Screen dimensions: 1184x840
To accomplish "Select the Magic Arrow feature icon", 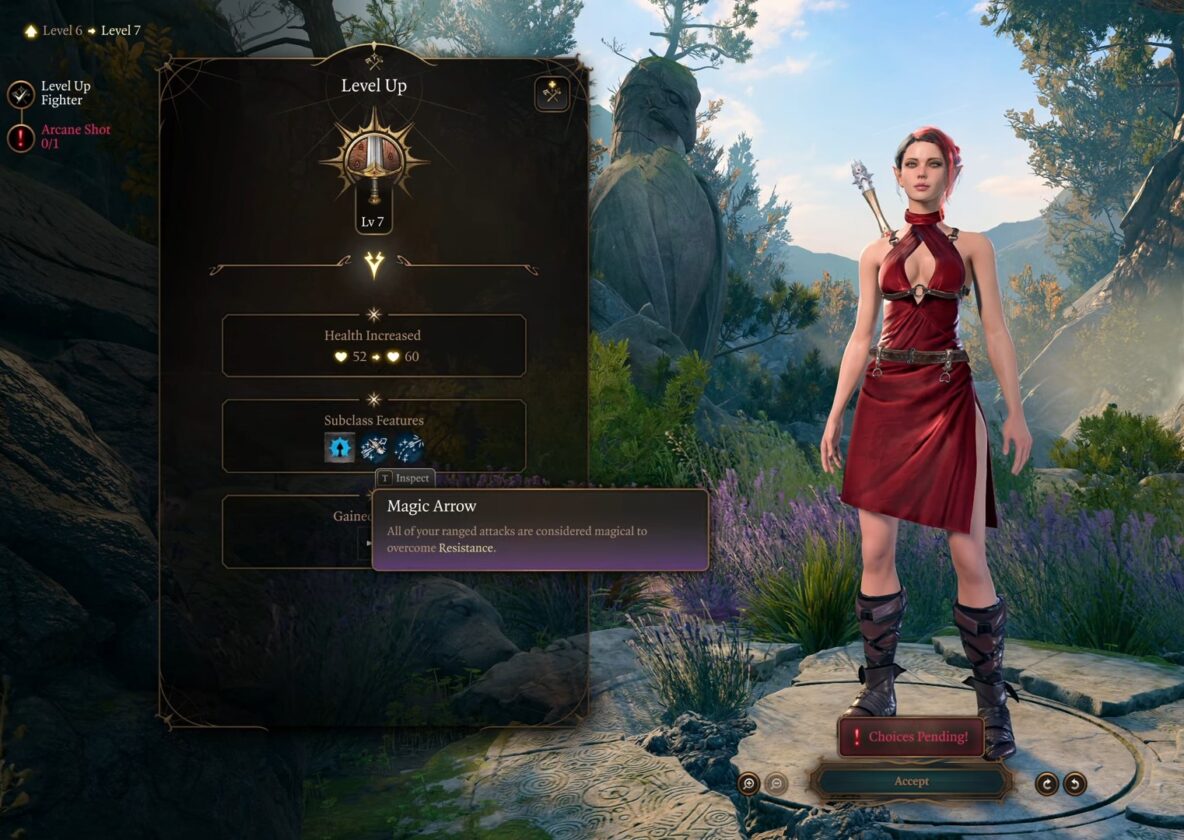I will click(340, 447).
